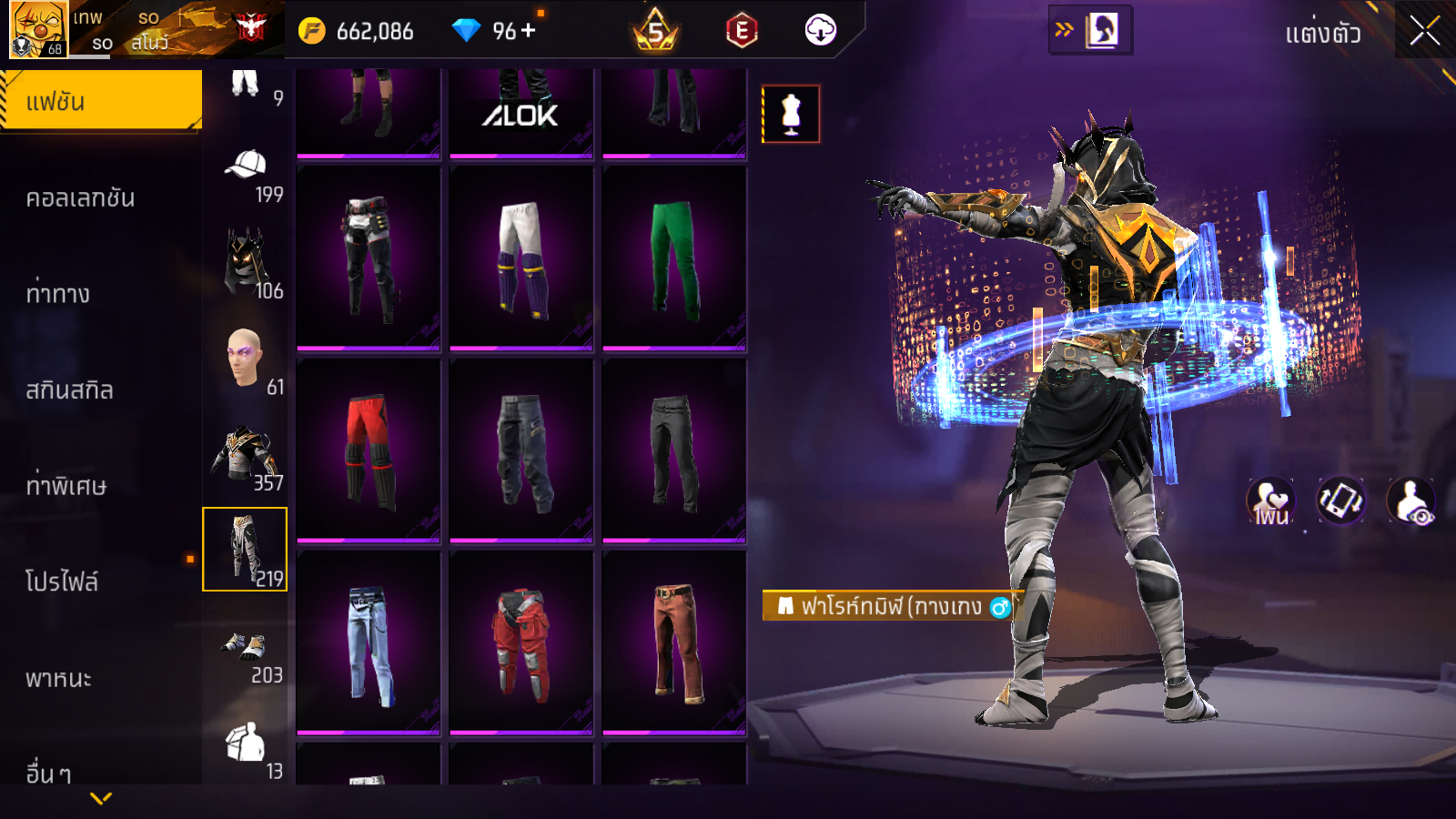Open the คอลเลกชัน tab
Viewport: 1456px width, 819px height.
click(82, 198)
